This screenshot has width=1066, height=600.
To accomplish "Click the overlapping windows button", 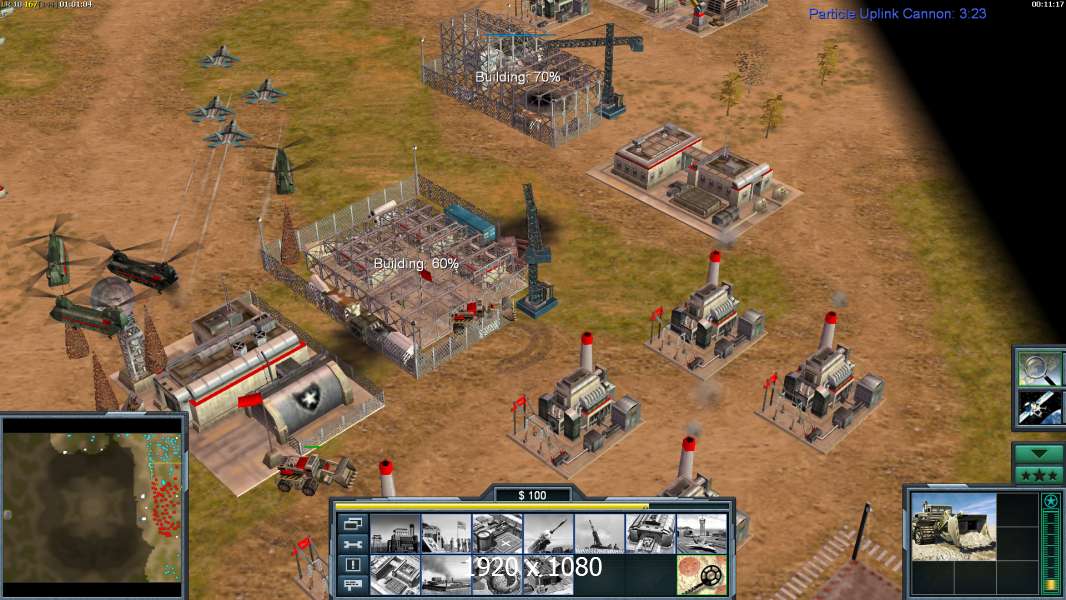I will click(x=353, y=523).
